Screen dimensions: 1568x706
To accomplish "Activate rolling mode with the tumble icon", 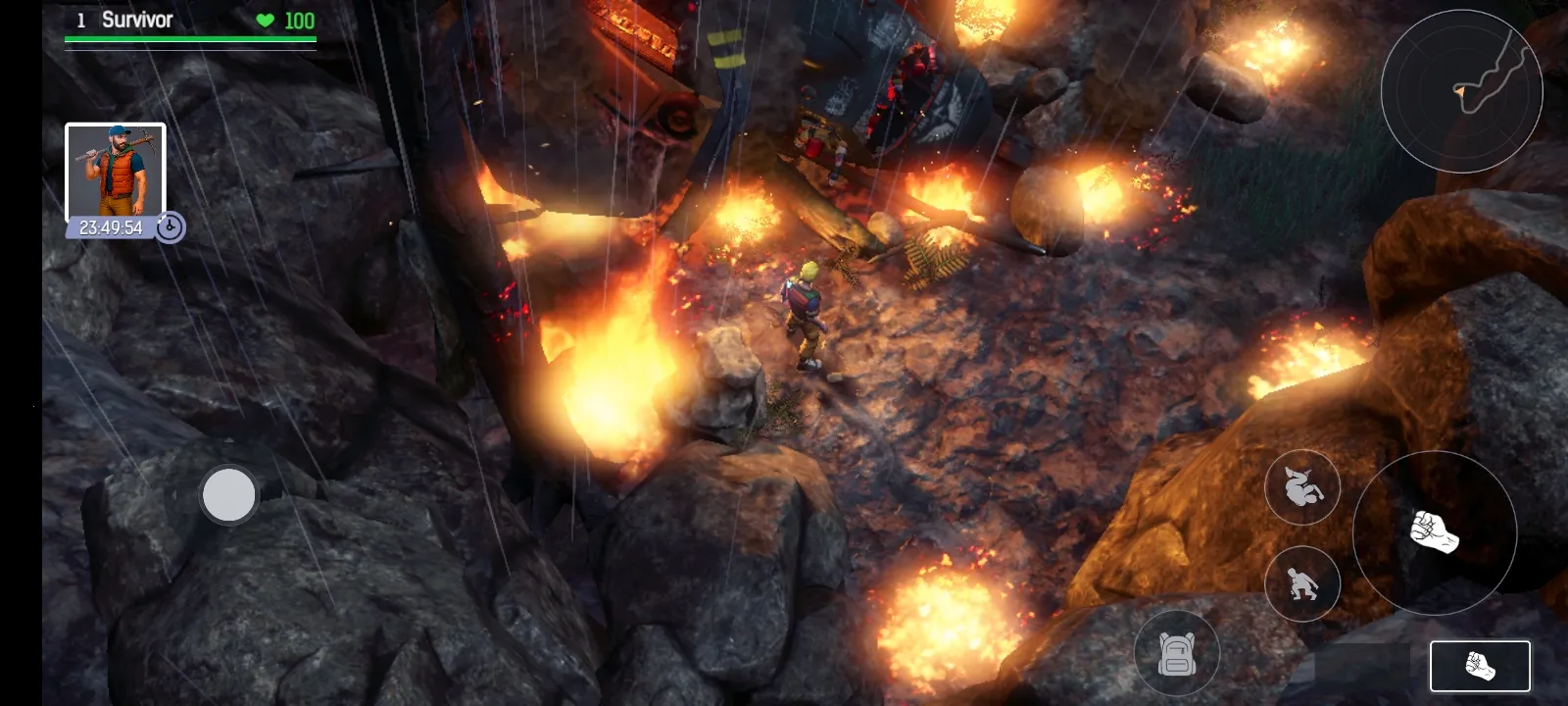I will click(1303, 488).
